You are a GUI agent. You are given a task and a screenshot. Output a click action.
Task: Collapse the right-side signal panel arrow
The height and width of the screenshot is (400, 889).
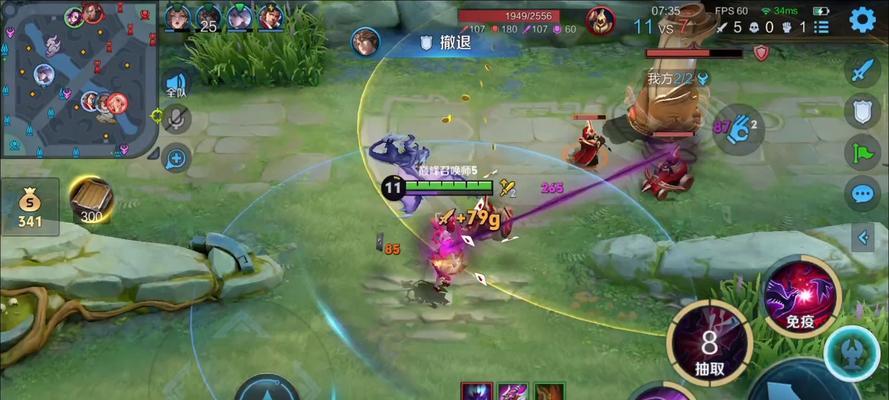[x=863, y=237]
